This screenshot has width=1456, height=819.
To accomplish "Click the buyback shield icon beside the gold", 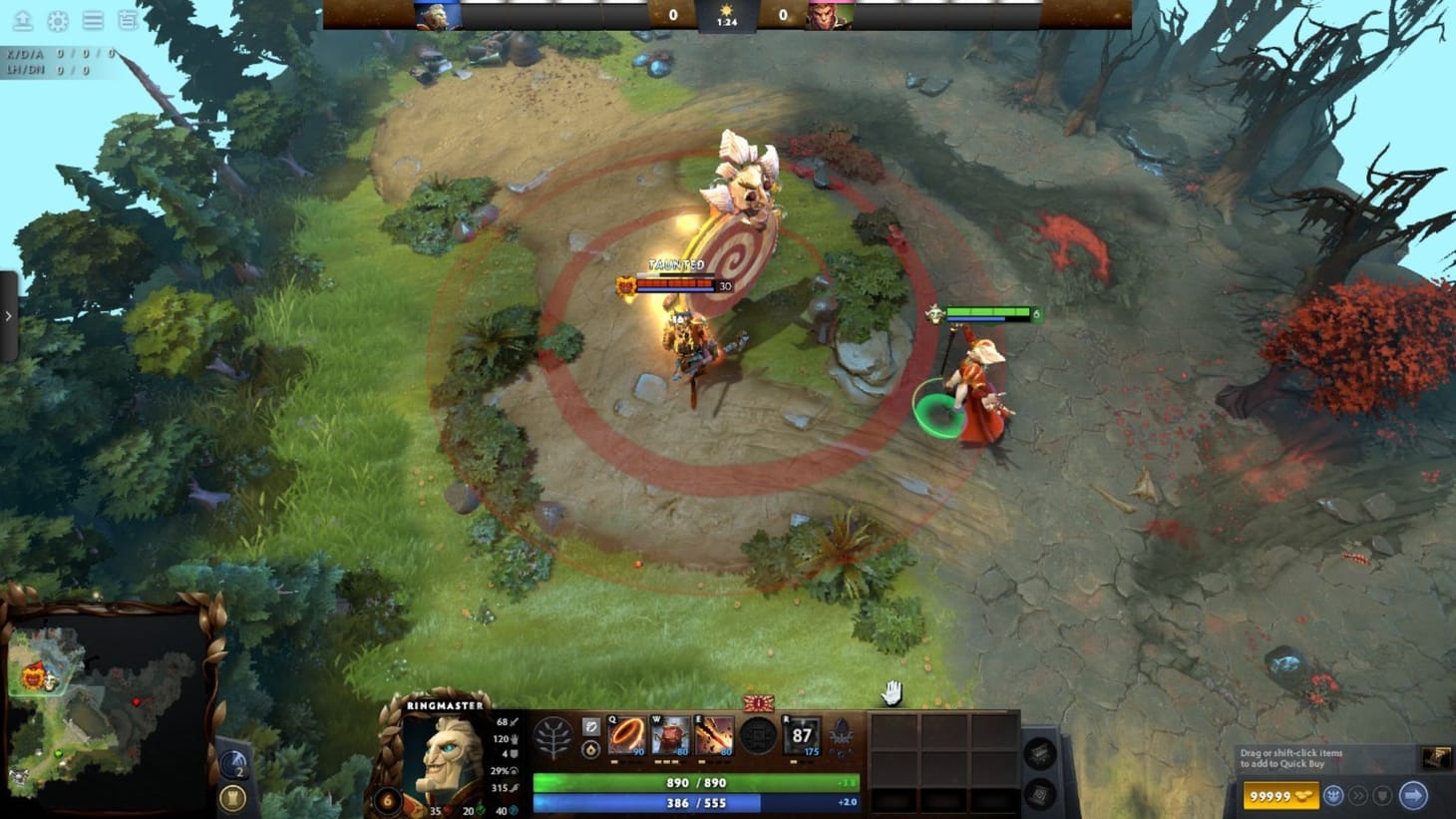I will point(1382,795).
